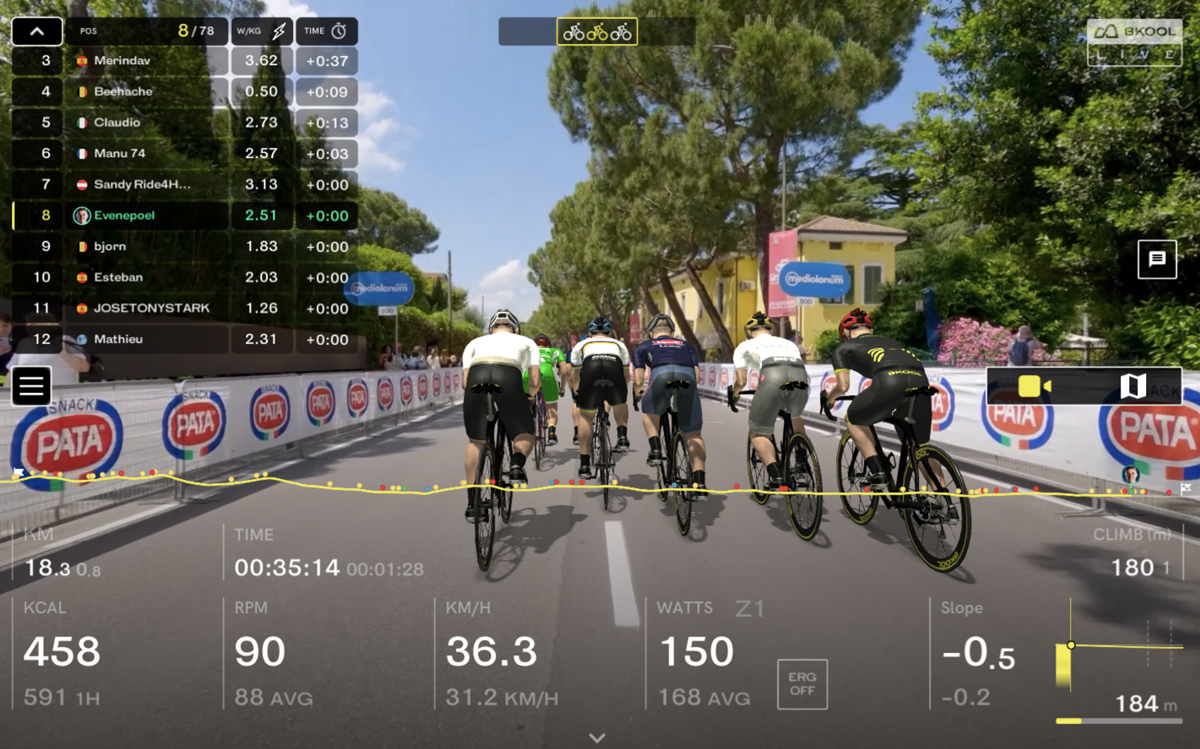Open the hamburger menu
1200x749 pixels.
point(31,386)
